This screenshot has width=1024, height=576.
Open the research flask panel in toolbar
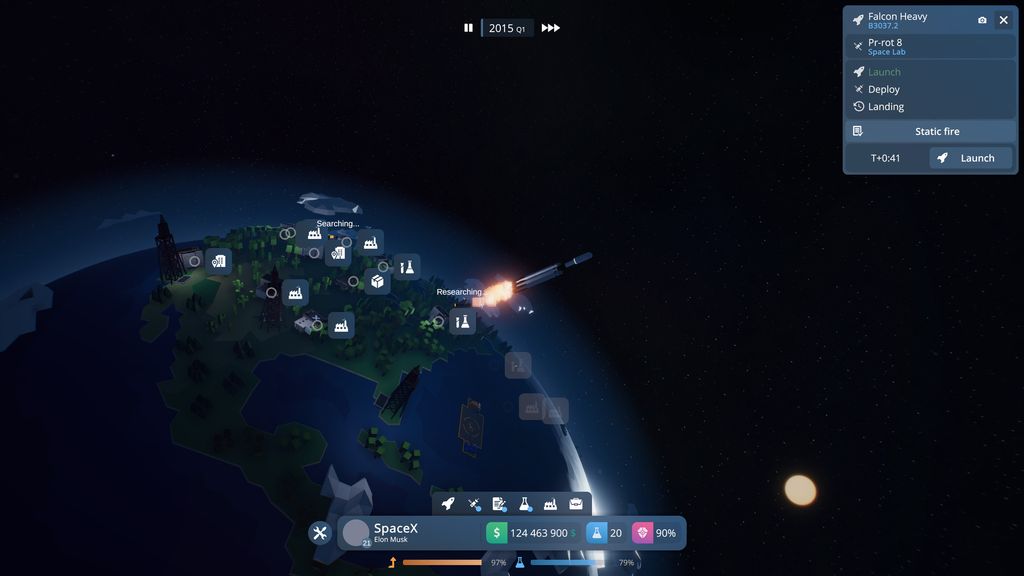point(525,504)
